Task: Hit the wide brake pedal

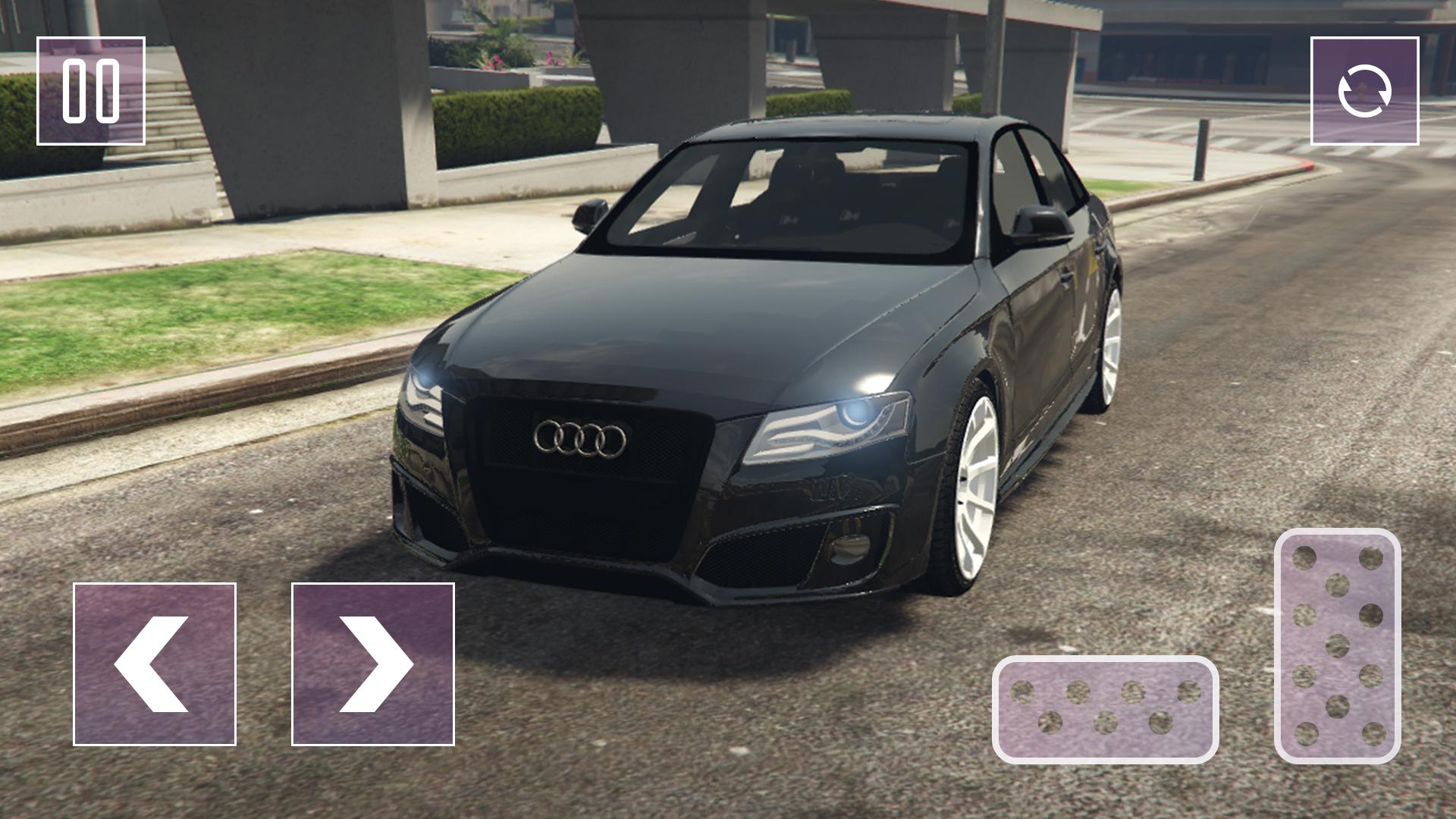Action: (x=1106, y=710)
